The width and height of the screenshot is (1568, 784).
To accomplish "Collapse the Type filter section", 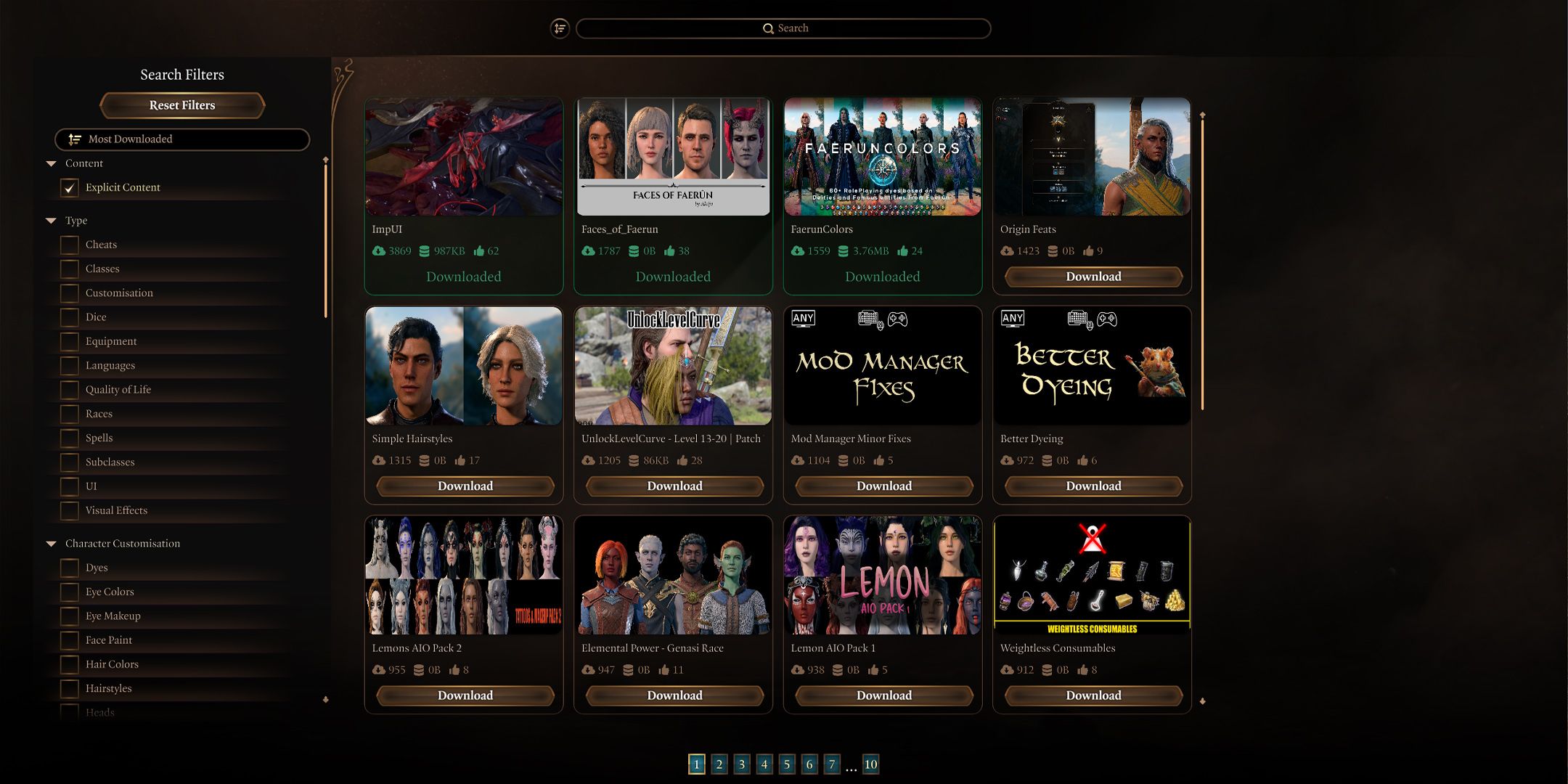I will point(52,221).
